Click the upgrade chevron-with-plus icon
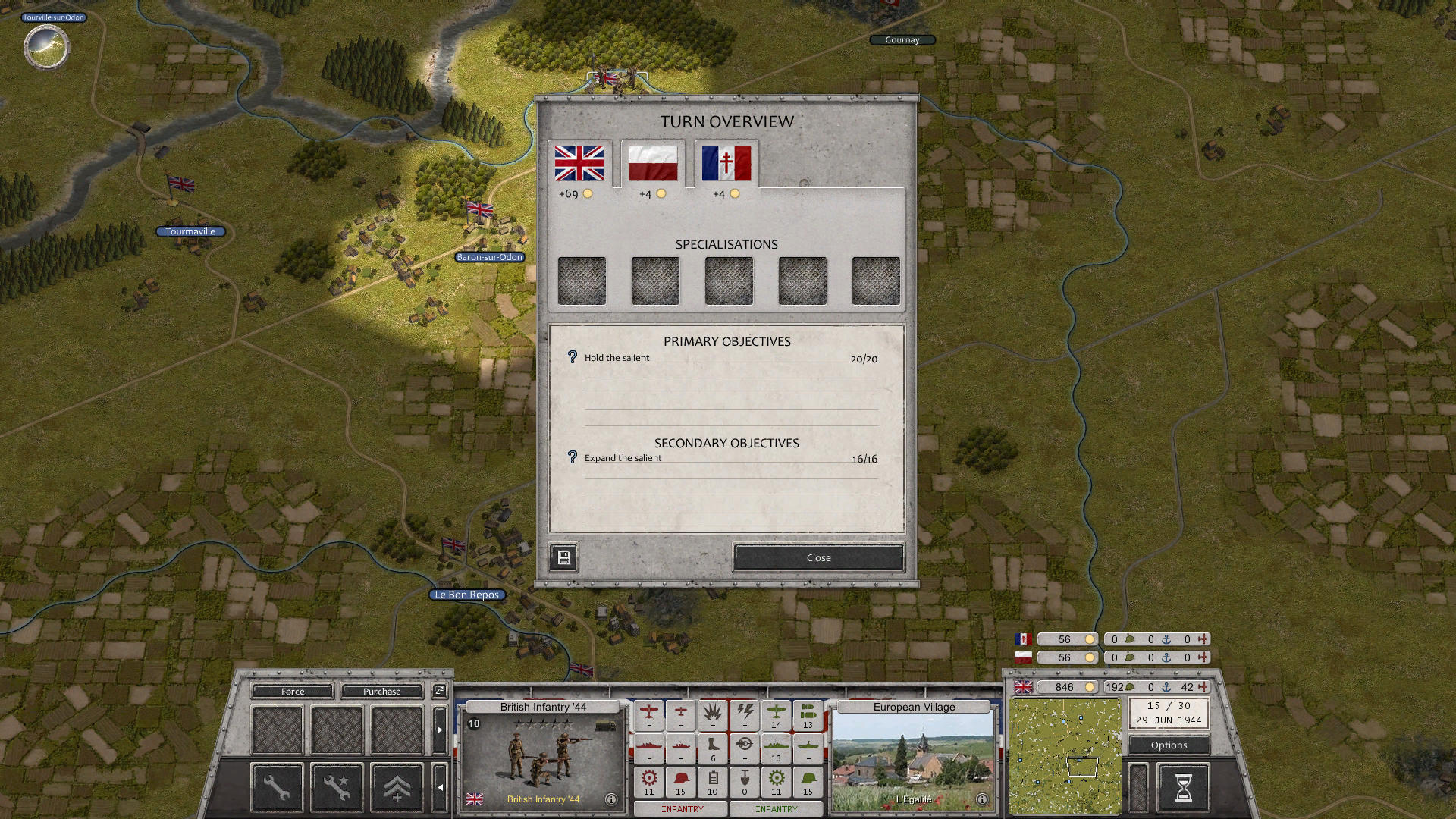 pos(397,787)
